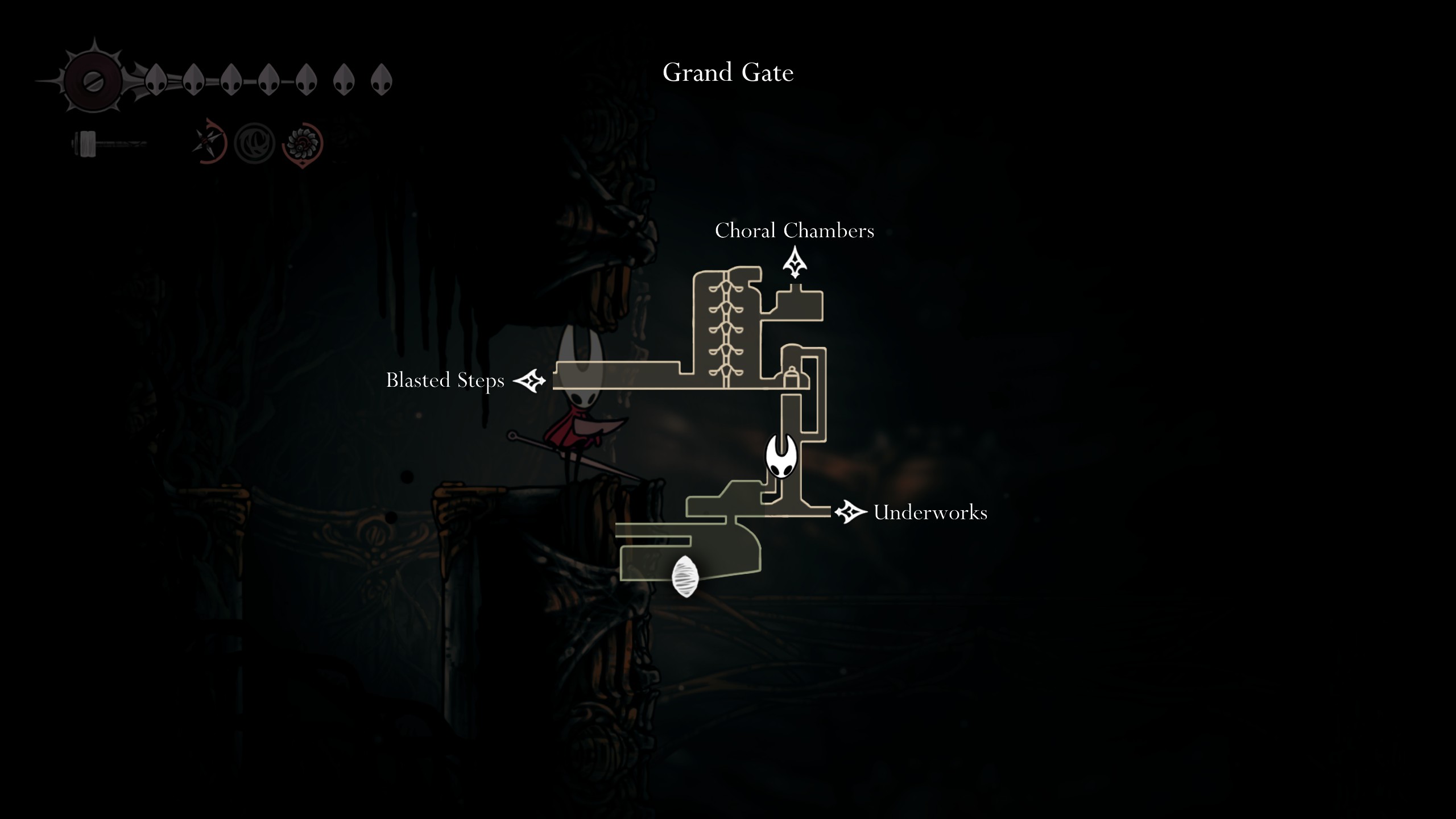This screenshot has width=1456, height=819.
Task: Select the spiral sawblade tool icon
Action: click(302, 143)
